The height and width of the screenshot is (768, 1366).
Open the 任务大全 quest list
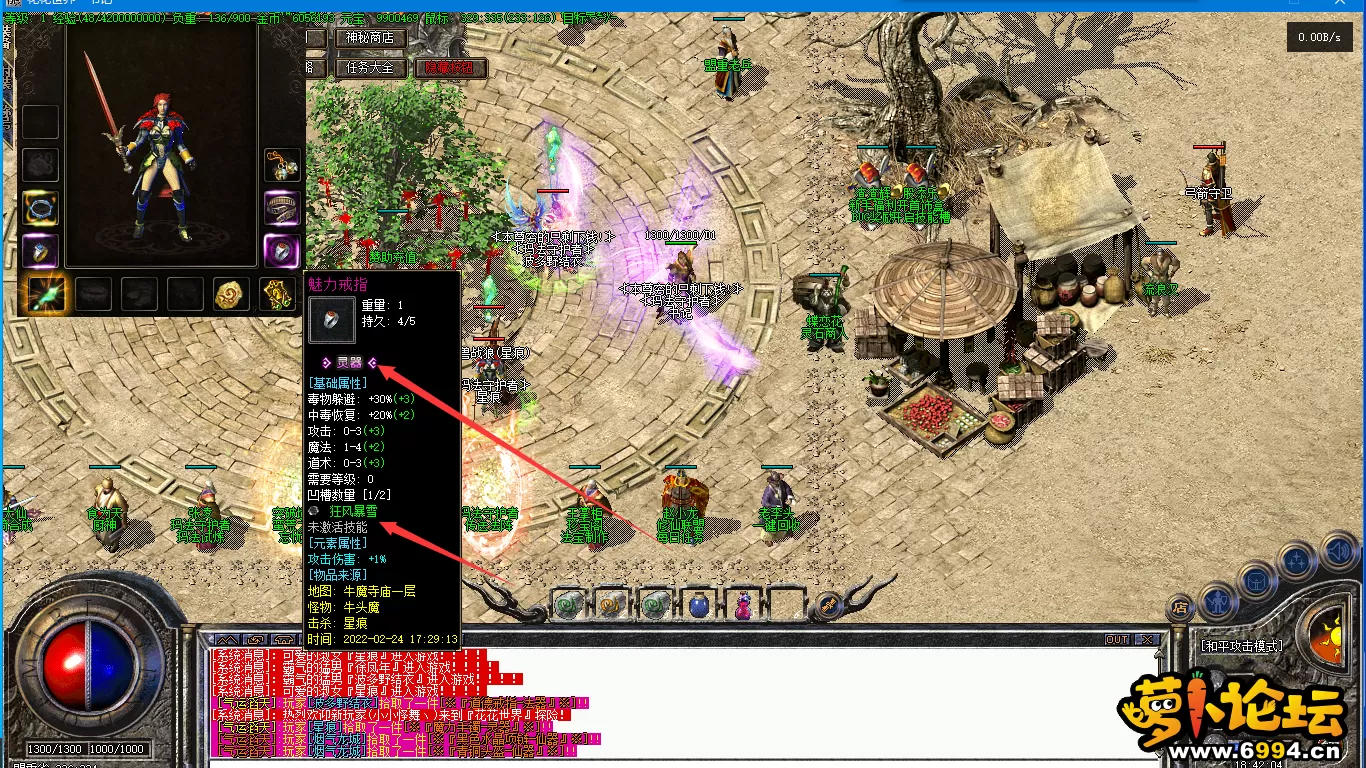[370, 68]
